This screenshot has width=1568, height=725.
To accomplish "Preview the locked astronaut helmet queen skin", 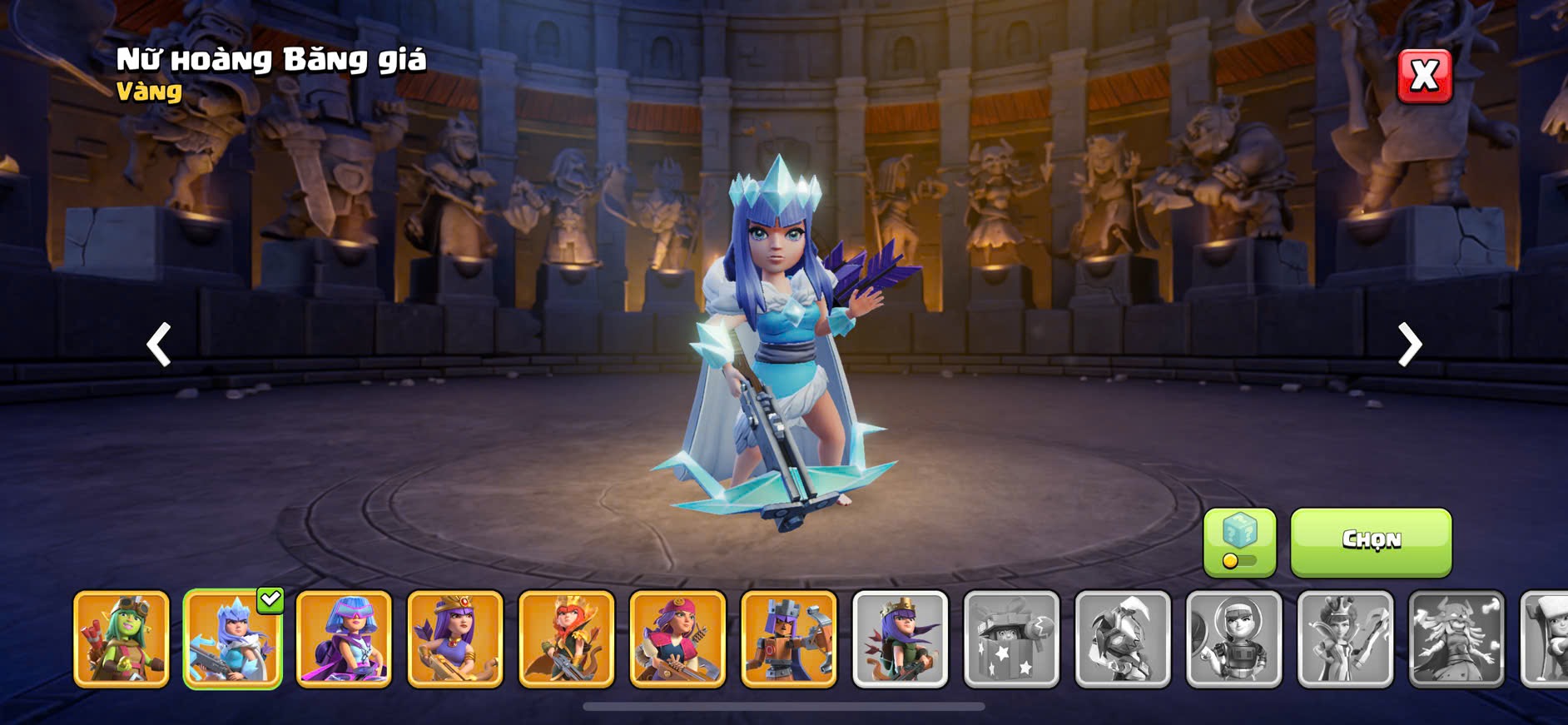I will pos(1233,639).
